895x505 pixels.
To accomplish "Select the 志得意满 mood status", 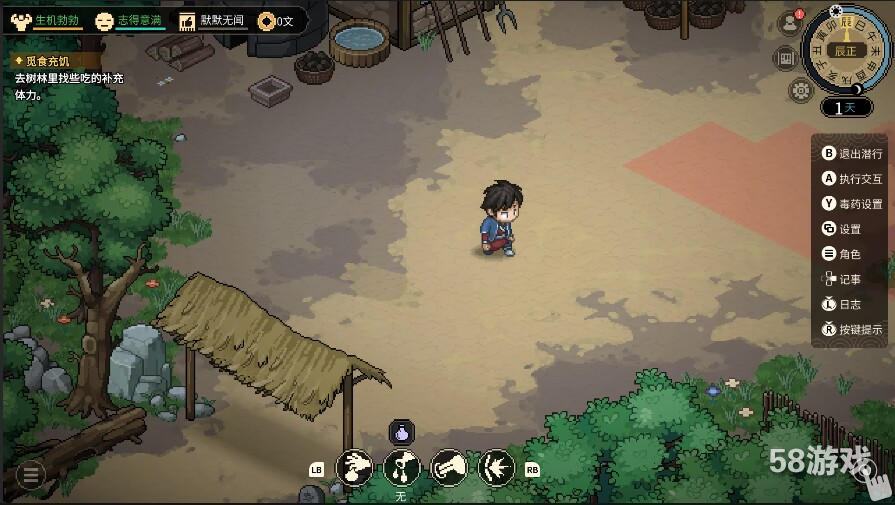I will coord(130,20).
